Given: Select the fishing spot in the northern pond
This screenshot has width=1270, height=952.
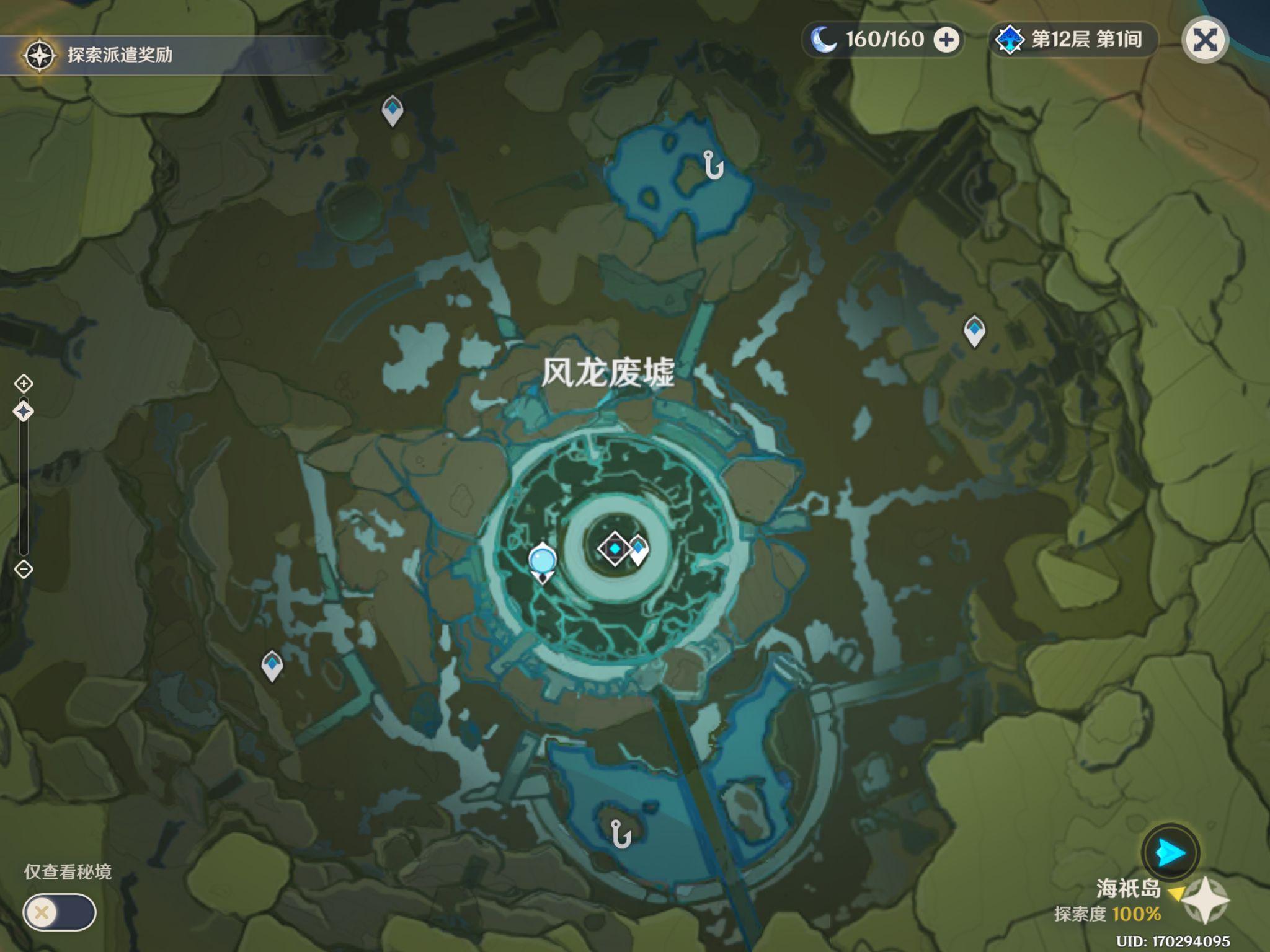Looking at the screenshot, I should [x=713, y=165].
